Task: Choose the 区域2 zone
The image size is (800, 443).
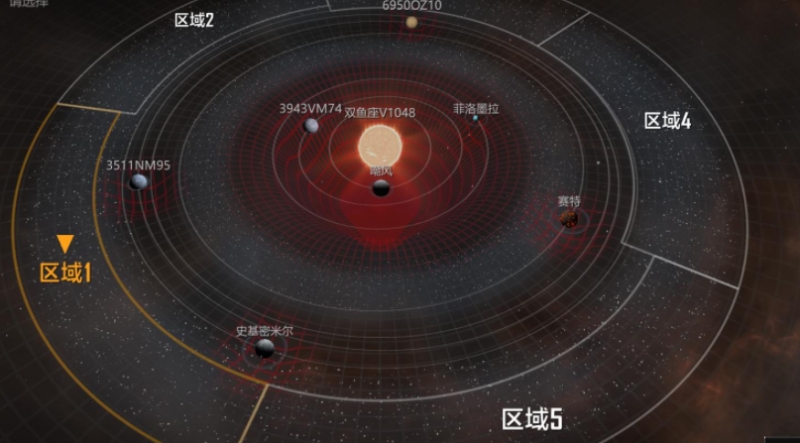Action: pyautogui.click(x=194, y=19)
